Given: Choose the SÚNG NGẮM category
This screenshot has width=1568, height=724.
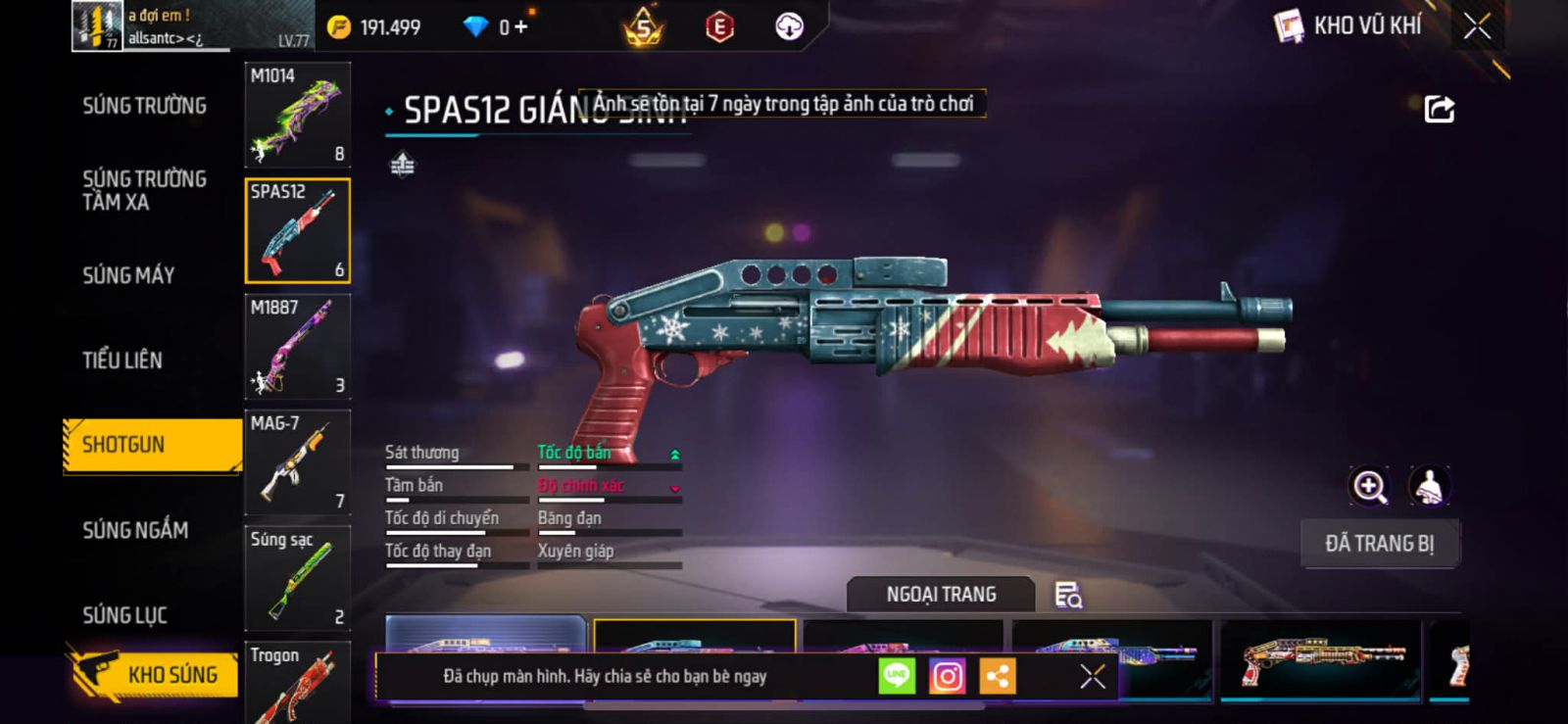Looking at the screenshot, I should click(x=135, y=530).
